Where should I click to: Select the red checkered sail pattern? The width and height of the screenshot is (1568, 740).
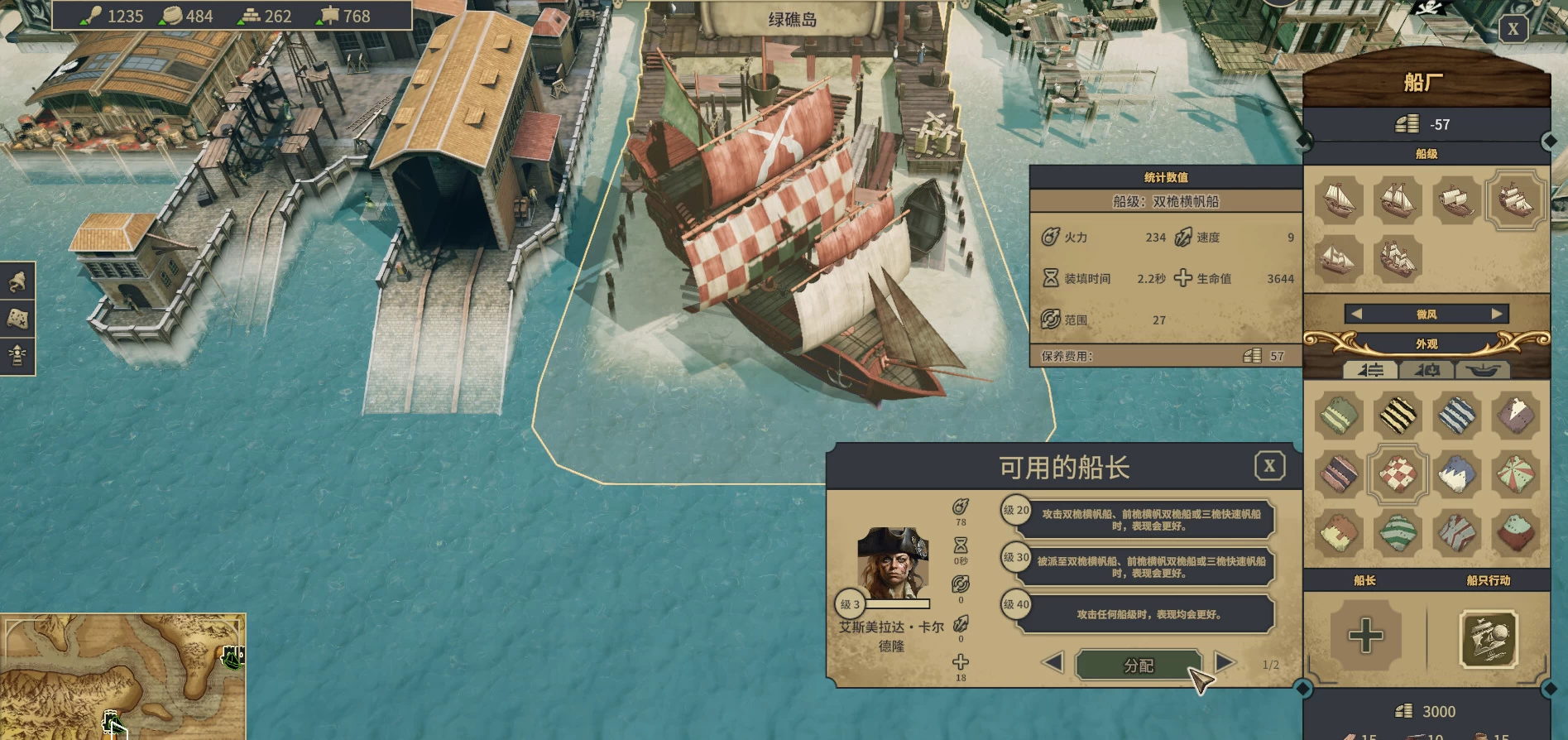(1398, 474)
